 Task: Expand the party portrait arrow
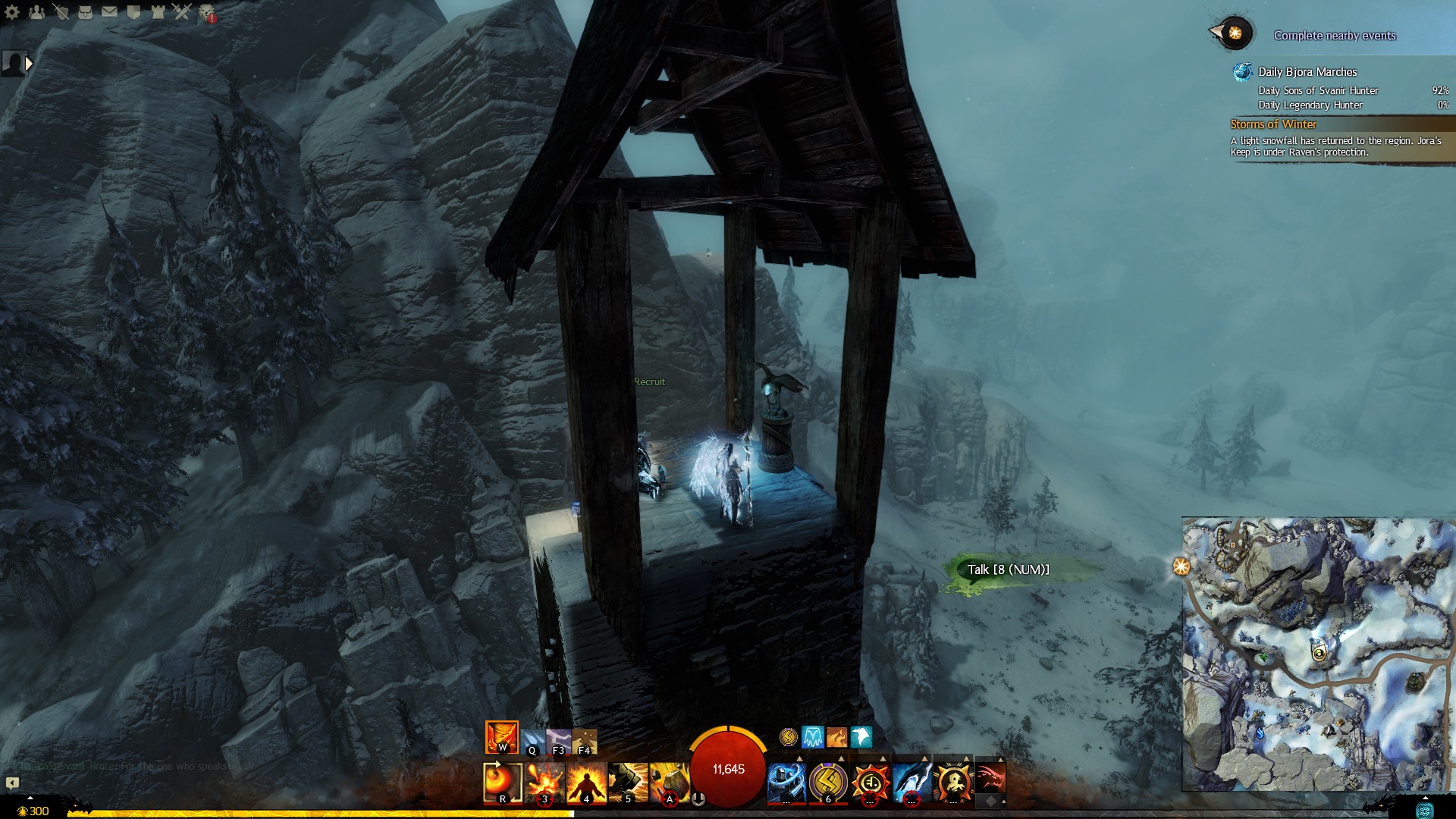[x=29, y=64]
